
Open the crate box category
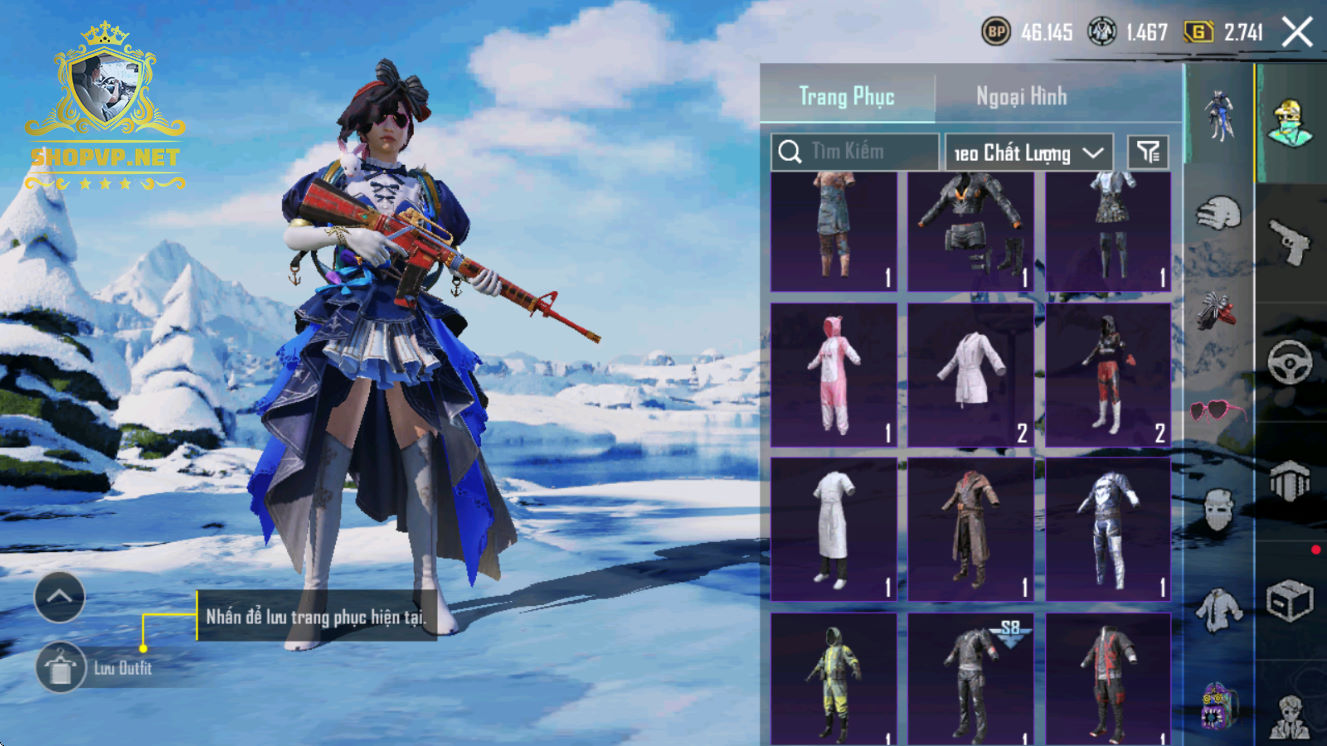[1290, 601]
